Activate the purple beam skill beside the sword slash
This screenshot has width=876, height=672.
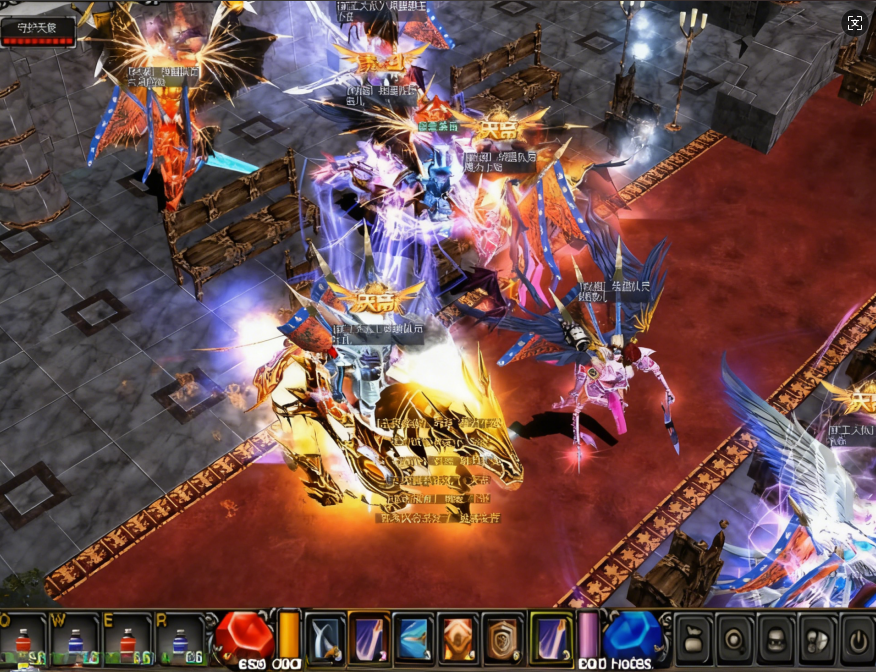(369, 638)
